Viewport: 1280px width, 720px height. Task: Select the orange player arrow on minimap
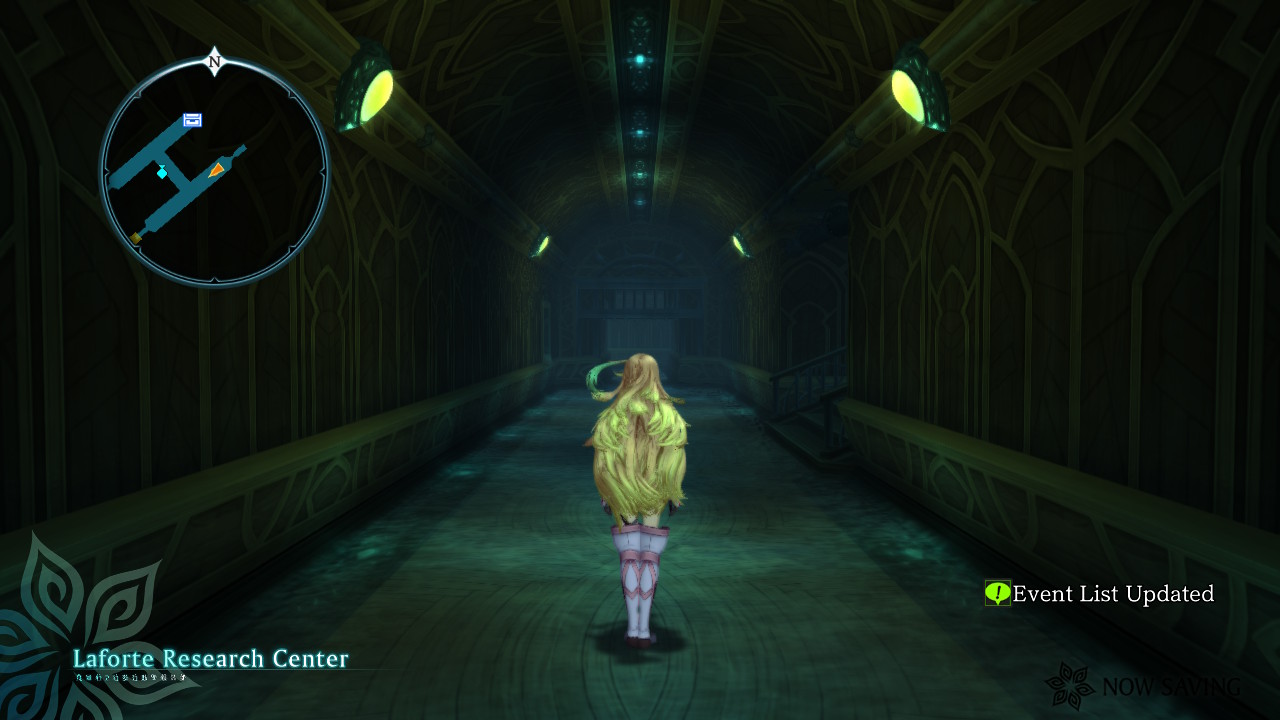coord(216,170)
